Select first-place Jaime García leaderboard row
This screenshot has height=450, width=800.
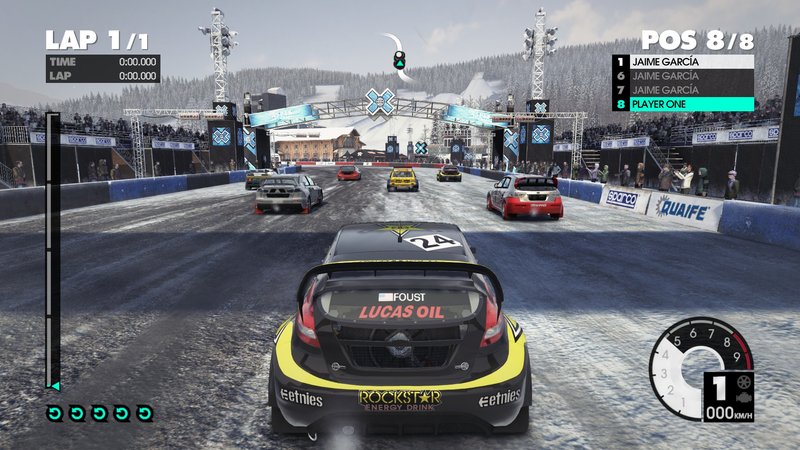click(683, 61)
